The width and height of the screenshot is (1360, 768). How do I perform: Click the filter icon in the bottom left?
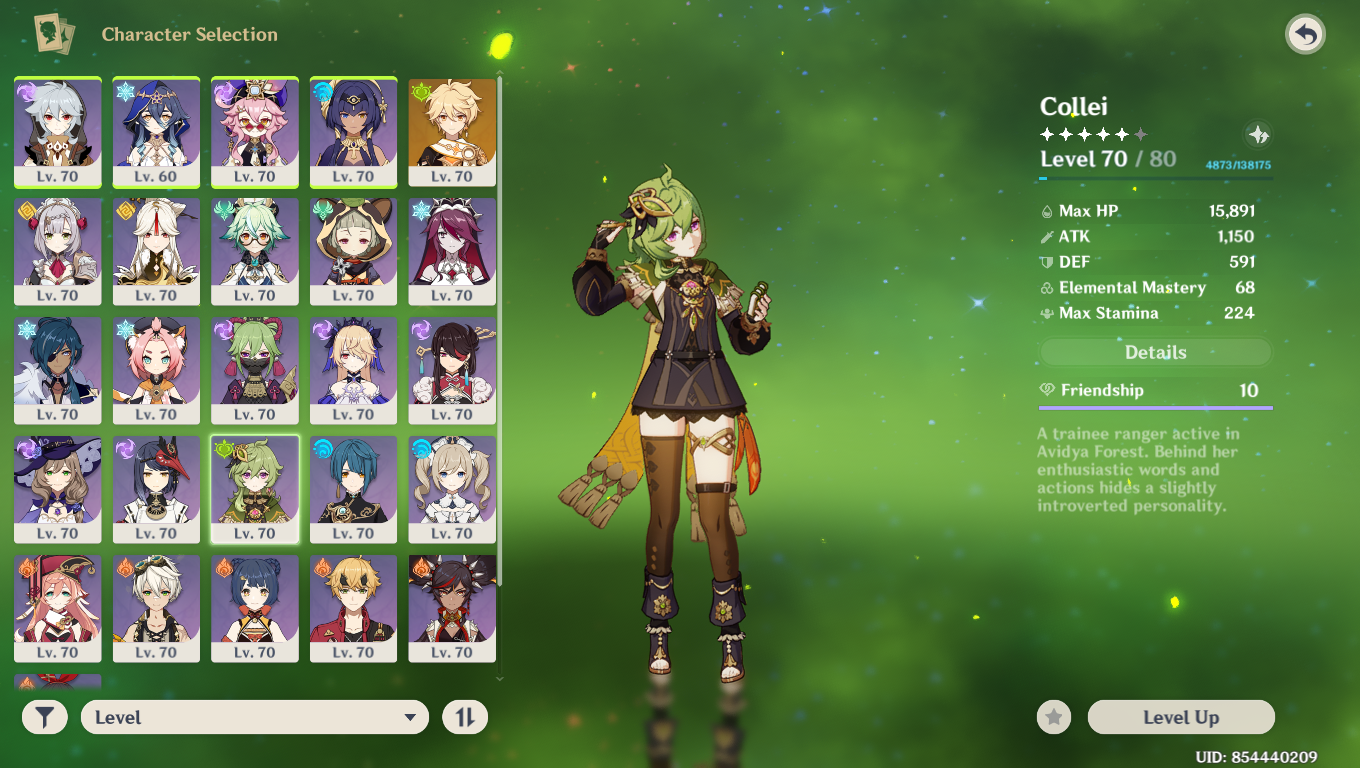click(44, 717)
